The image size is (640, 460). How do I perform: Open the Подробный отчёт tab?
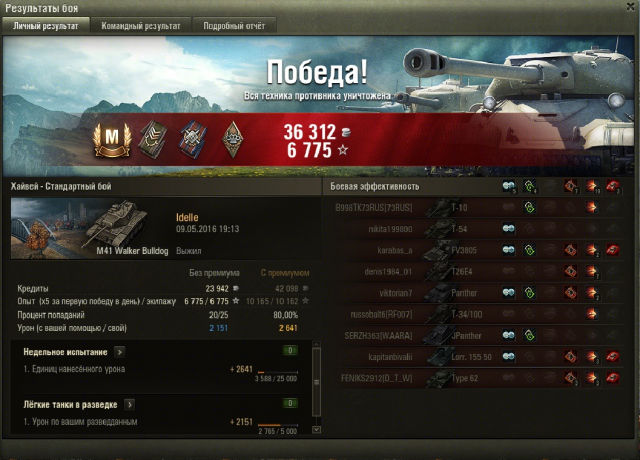233,25
